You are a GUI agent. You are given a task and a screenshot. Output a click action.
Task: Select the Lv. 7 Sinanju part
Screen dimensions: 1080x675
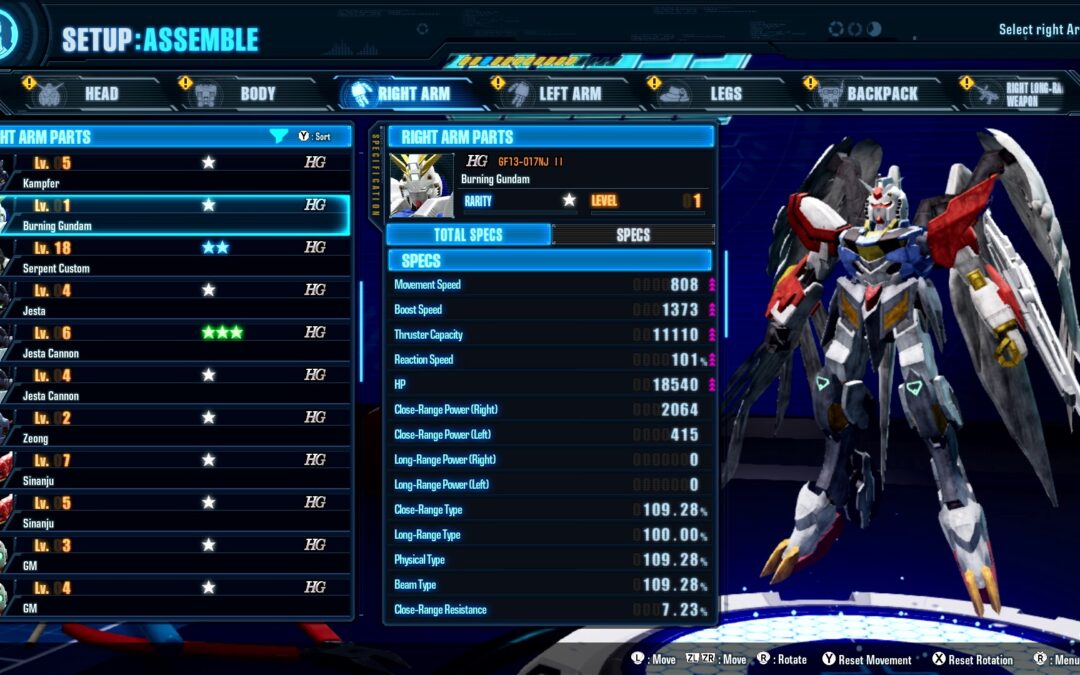[x=175, y=469]
